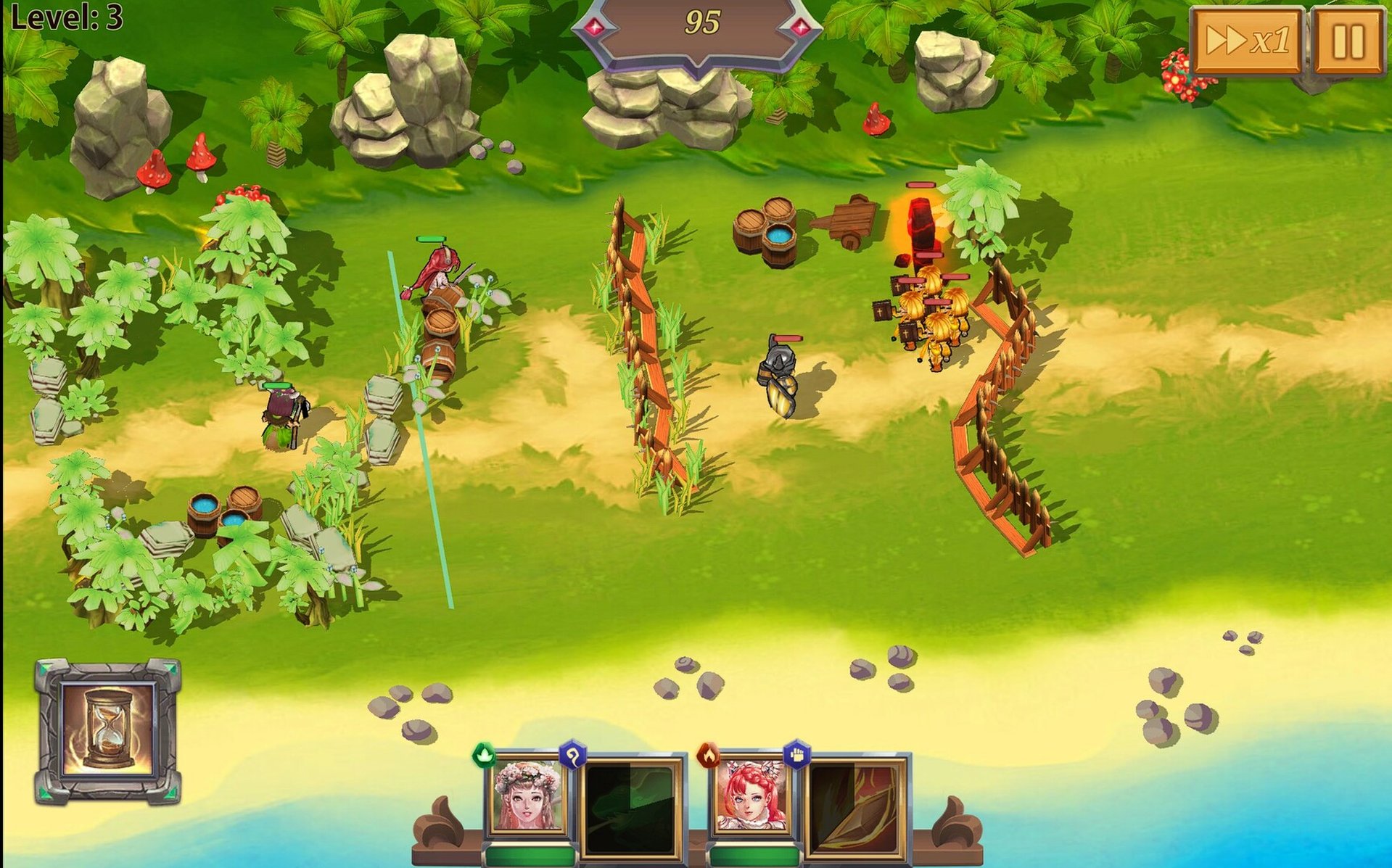Click the blue fist class badge
The width and height of the screenshot is (1392, 868).
pyautogui.click(x=797, y=754)
